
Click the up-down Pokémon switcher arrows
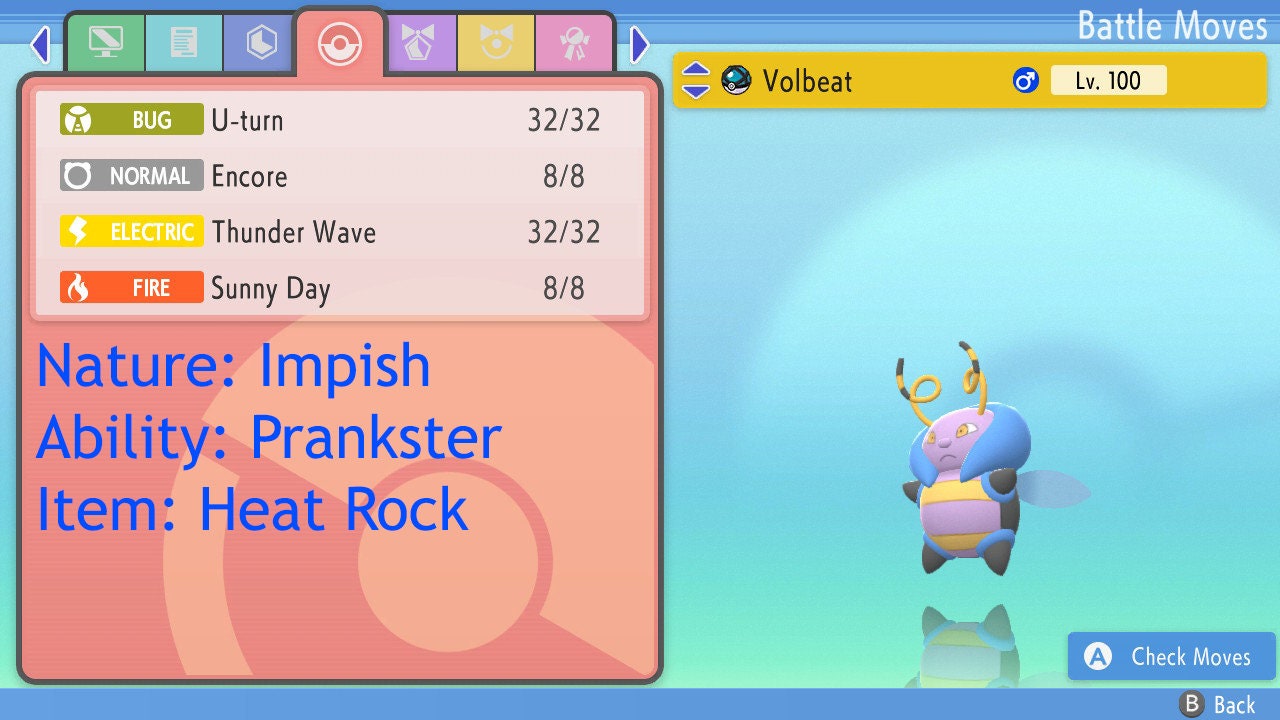[x=695, y=80]
